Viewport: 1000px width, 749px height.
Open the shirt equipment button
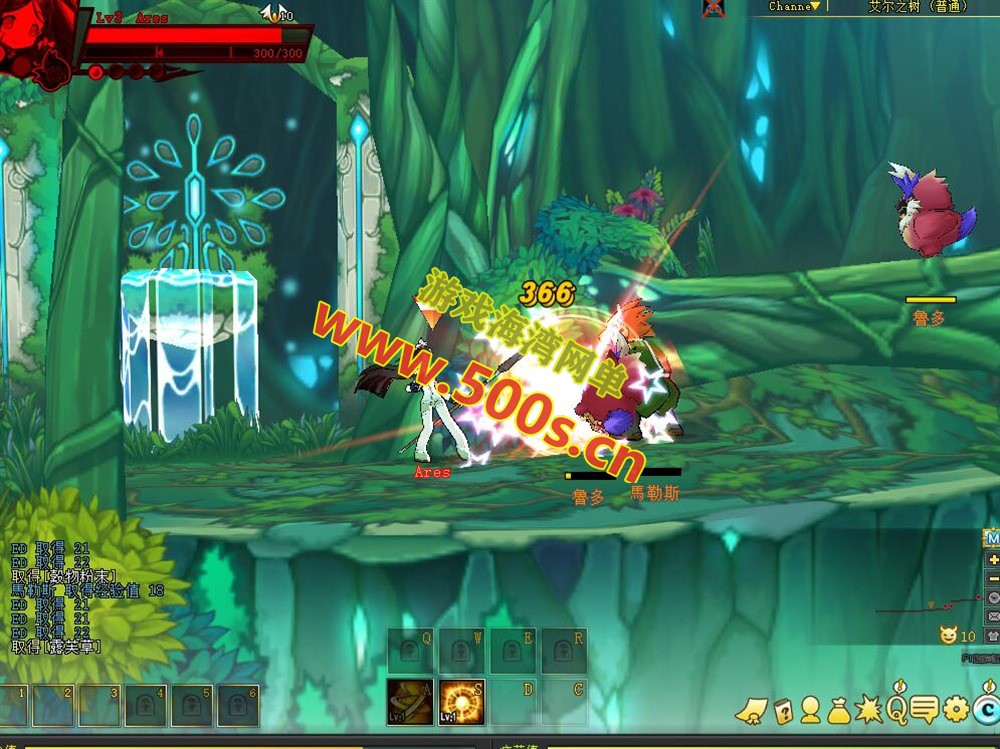pyautogui.click(x=993, y=636)
